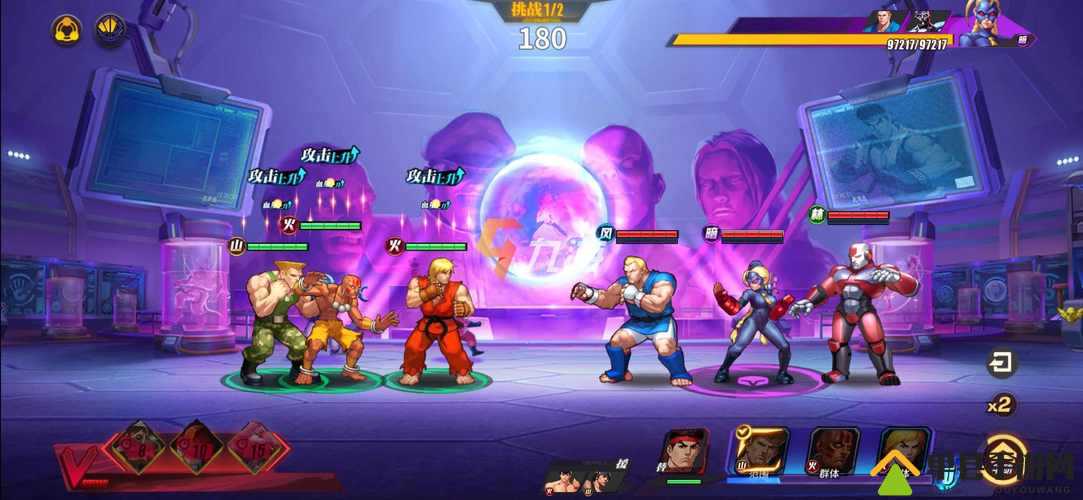Toggle the x2 battle speed

point(1000,405)
